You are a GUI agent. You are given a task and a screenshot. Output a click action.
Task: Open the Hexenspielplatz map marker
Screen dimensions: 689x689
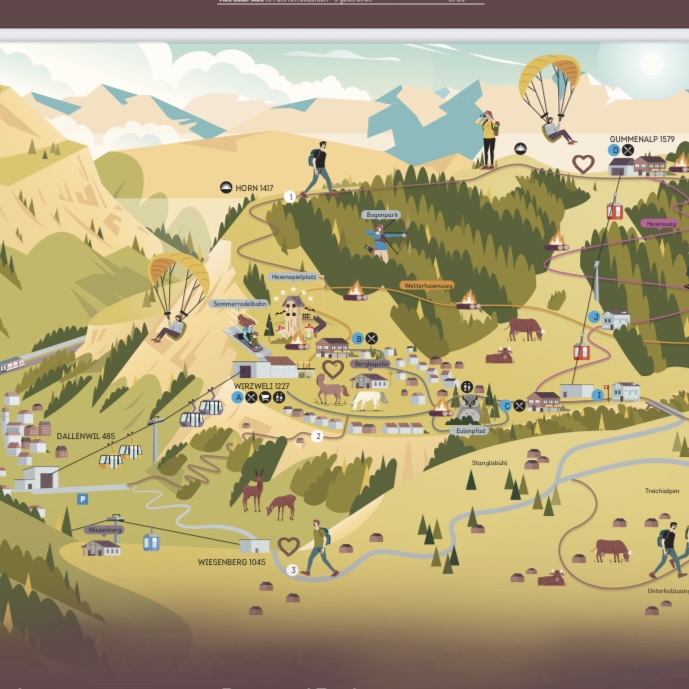(292, 276)
